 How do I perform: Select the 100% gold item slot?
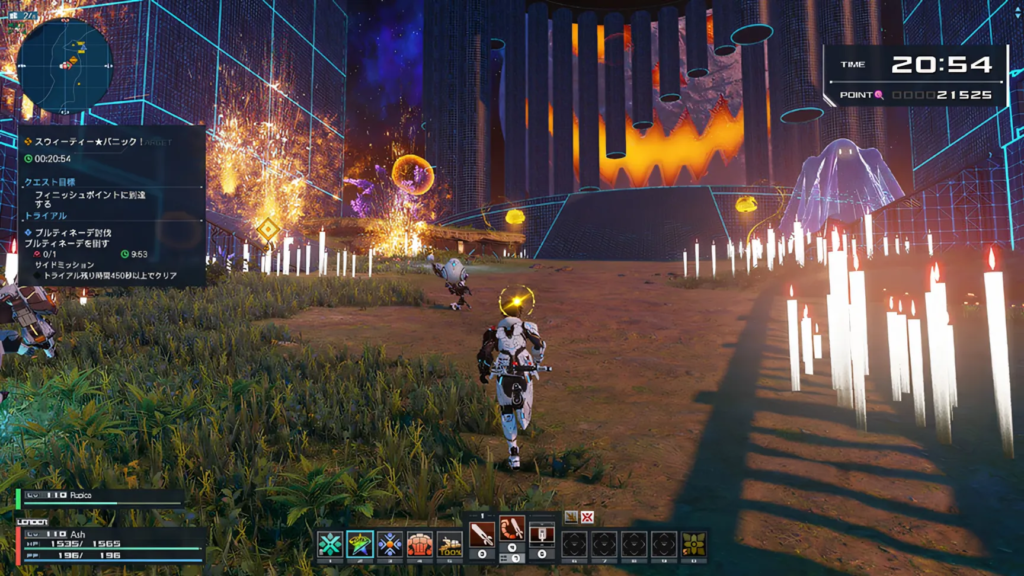click(x=450, y=544)
